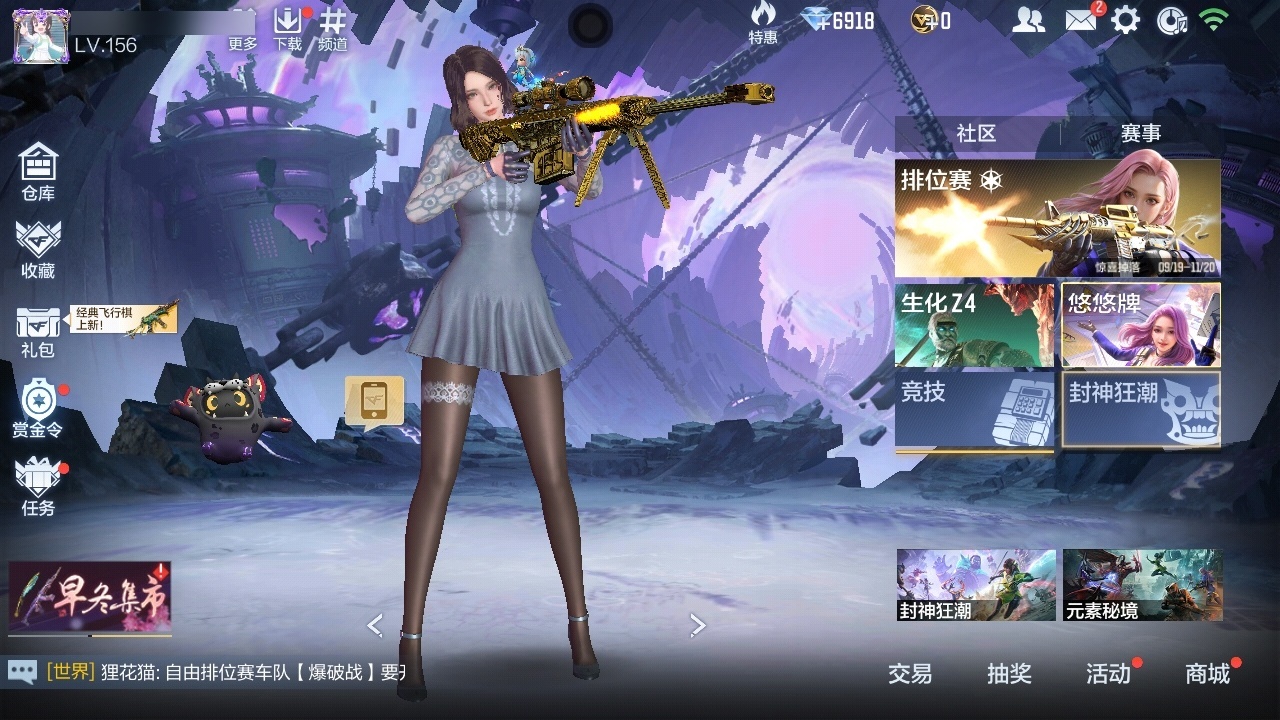
Task: Open the mail envelope inbox
Action: 1080,19
